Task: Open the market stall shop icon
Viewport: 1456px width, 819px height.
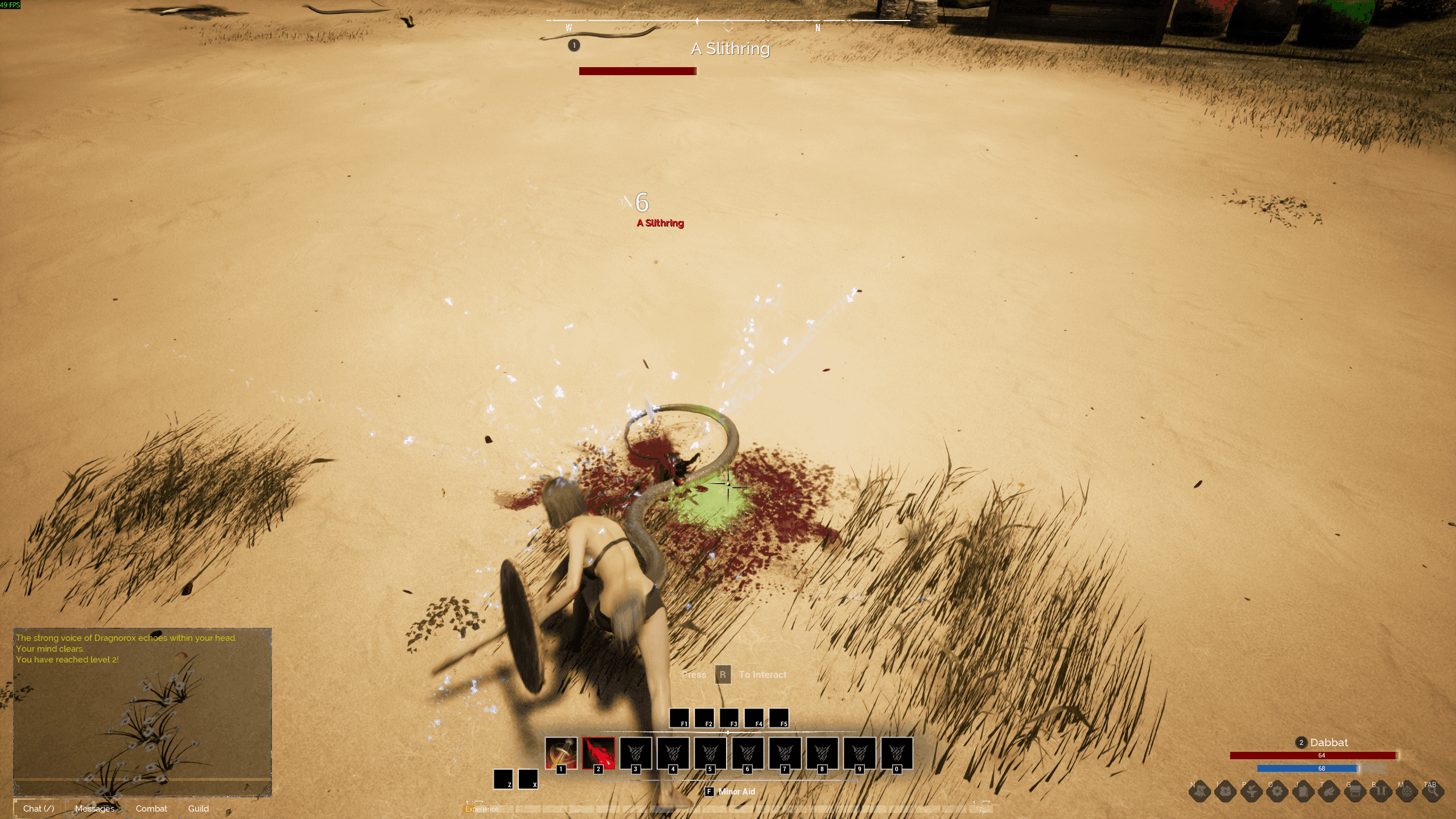Action: [1355, 791]
